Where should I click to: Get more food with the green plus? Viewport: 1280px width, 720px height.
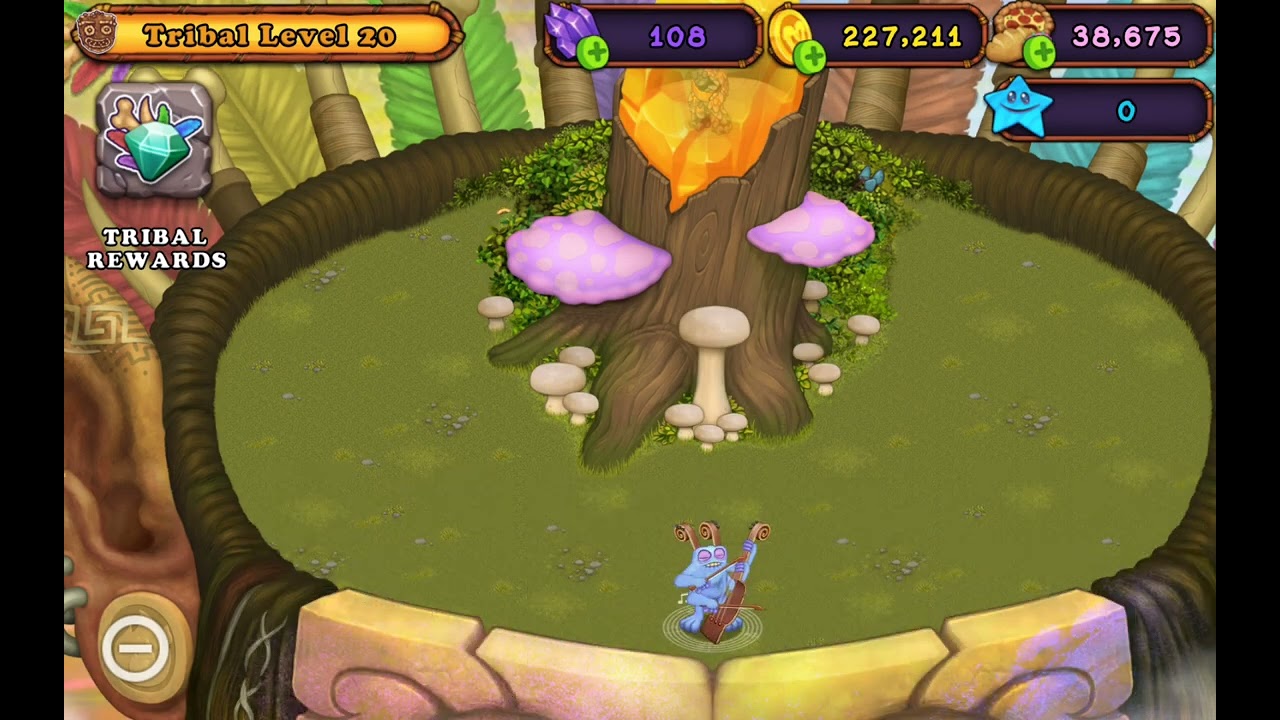coord(1040,52)
